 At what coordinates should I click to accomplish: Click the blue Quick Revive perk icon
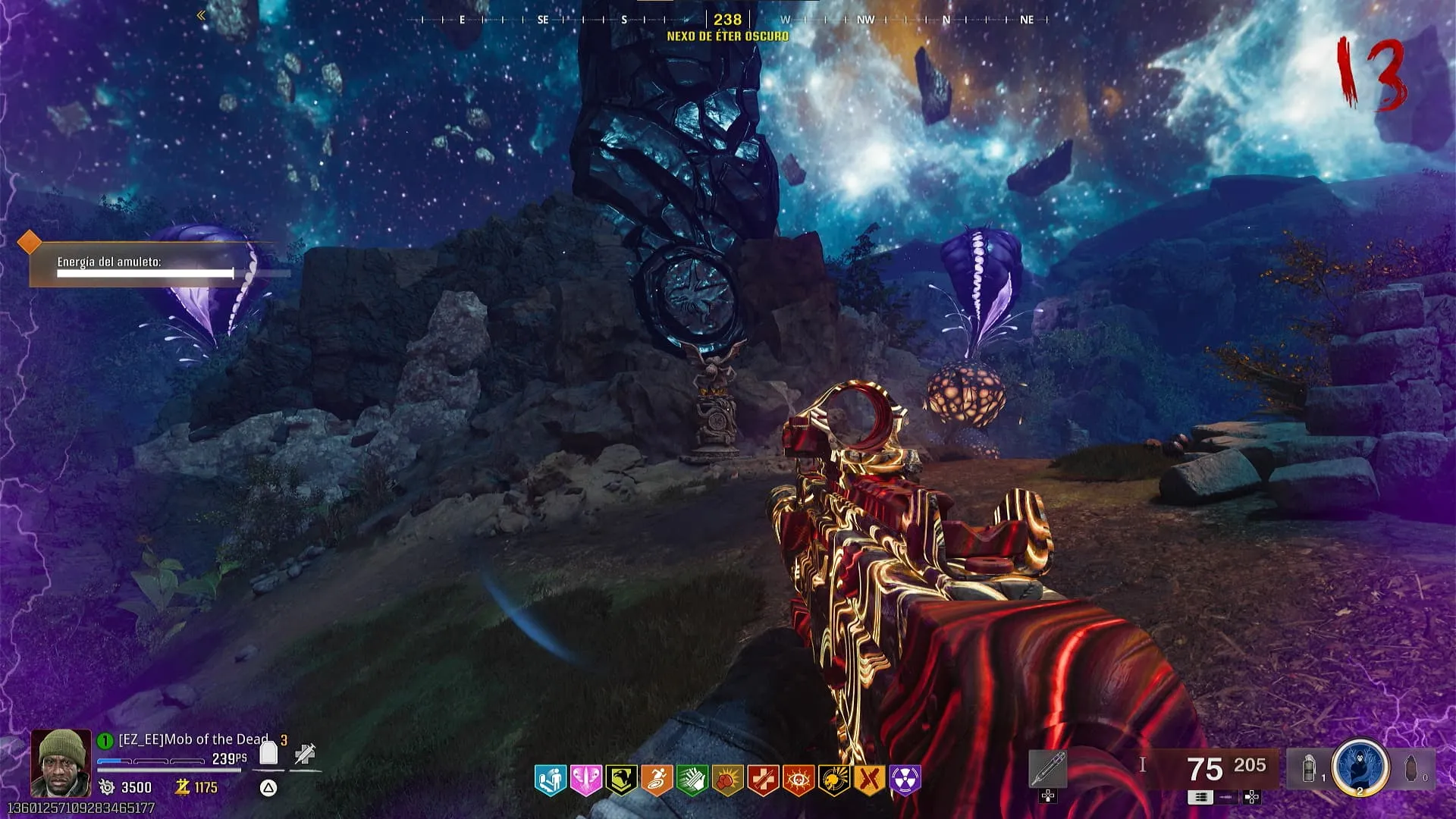pos(551,780)
